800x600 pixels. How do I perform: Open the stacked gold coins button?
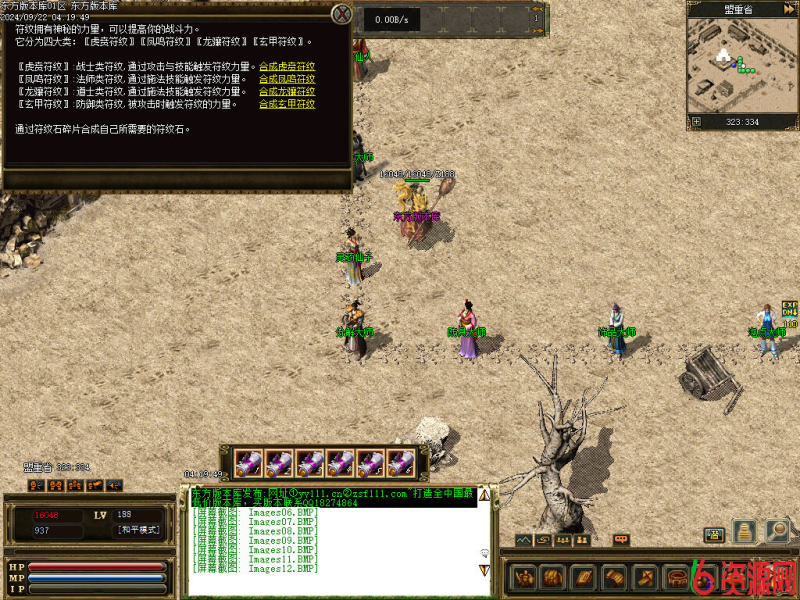point(744,532)
